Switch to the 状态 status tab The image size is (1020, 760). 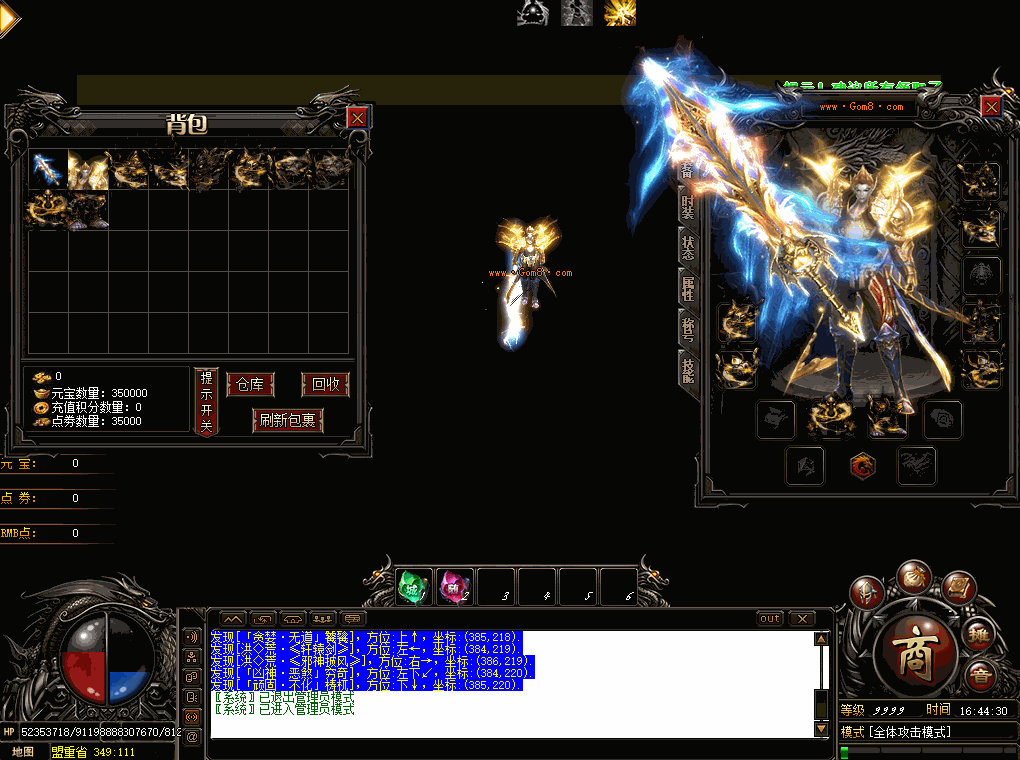click(687, 248)
